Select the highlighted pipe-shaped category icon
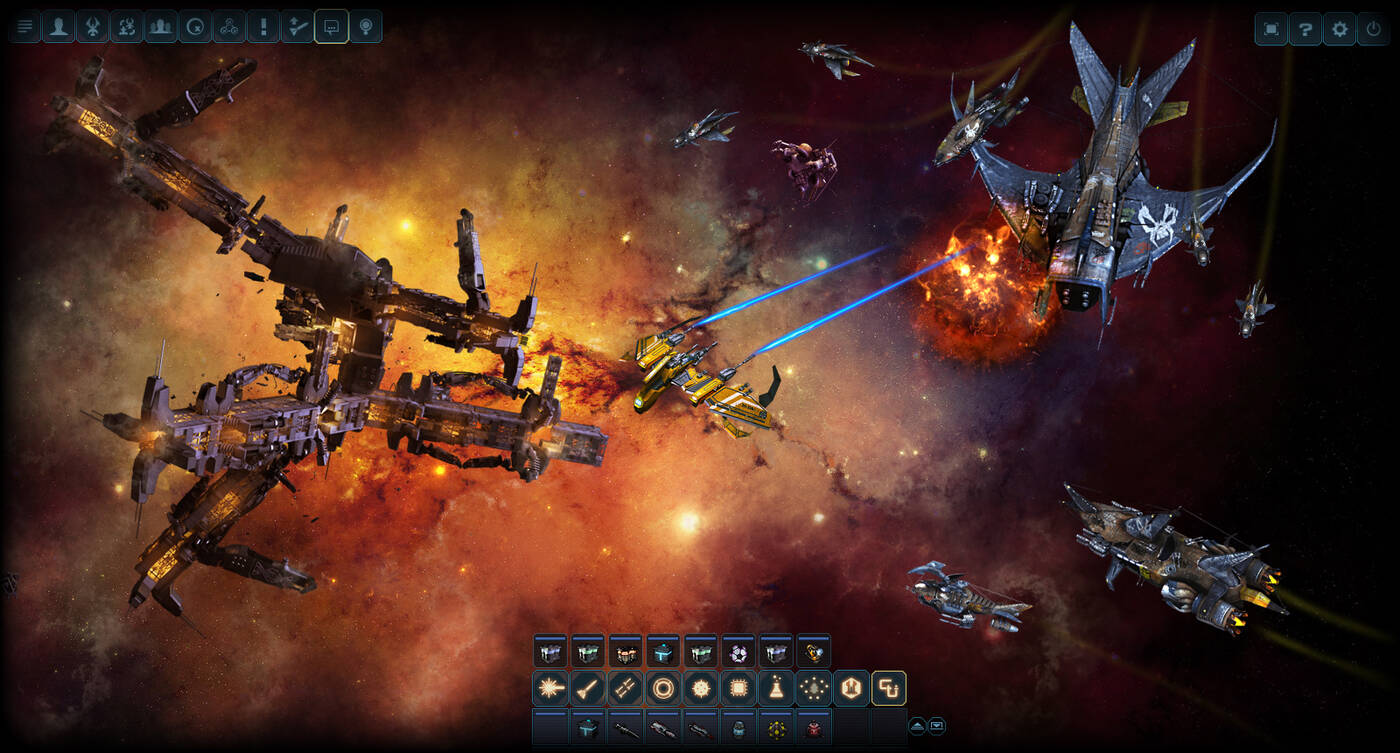 [888, 688]
